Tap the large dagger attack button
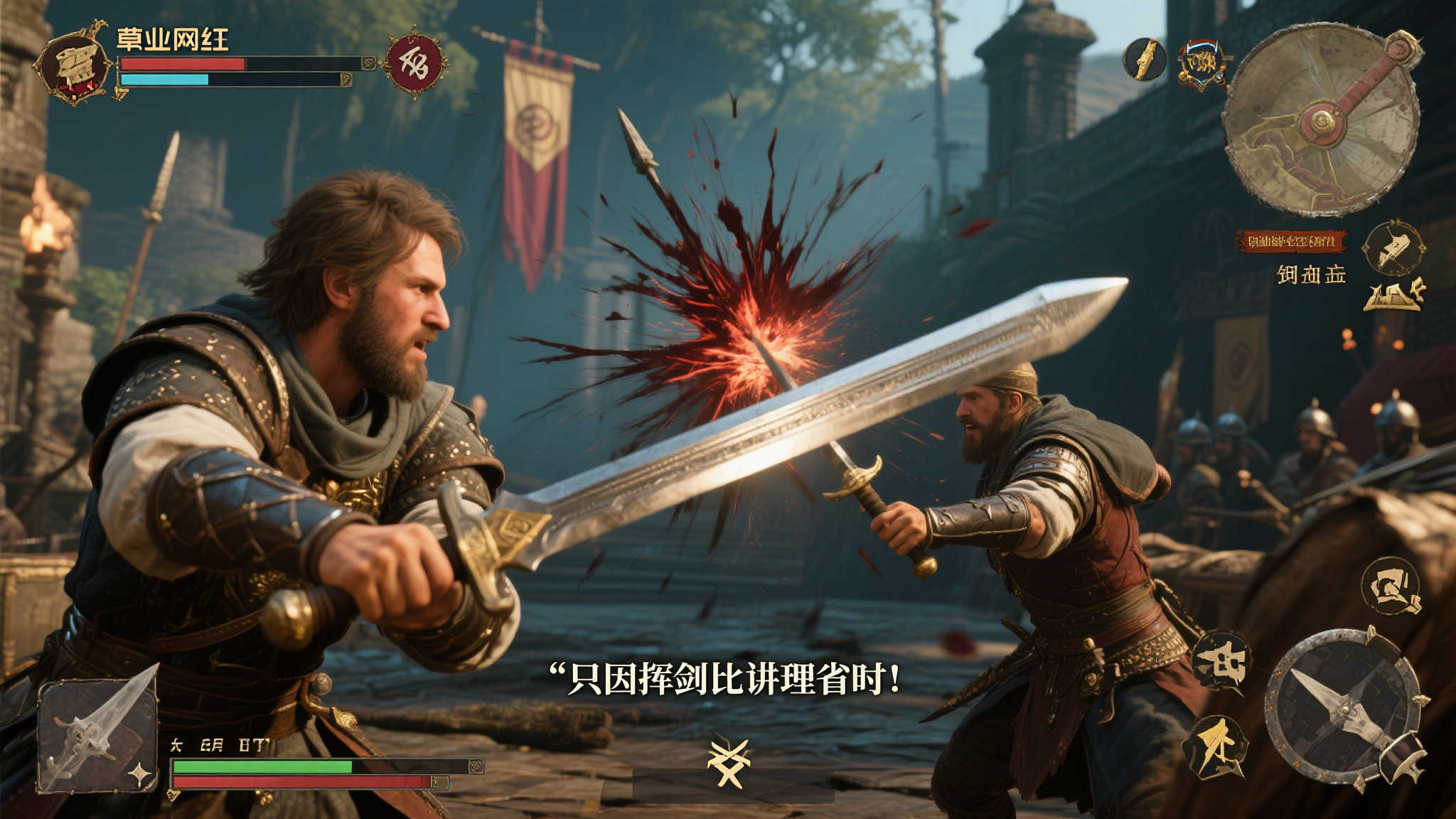The image size is (1456, 819). click(1345, 707)
